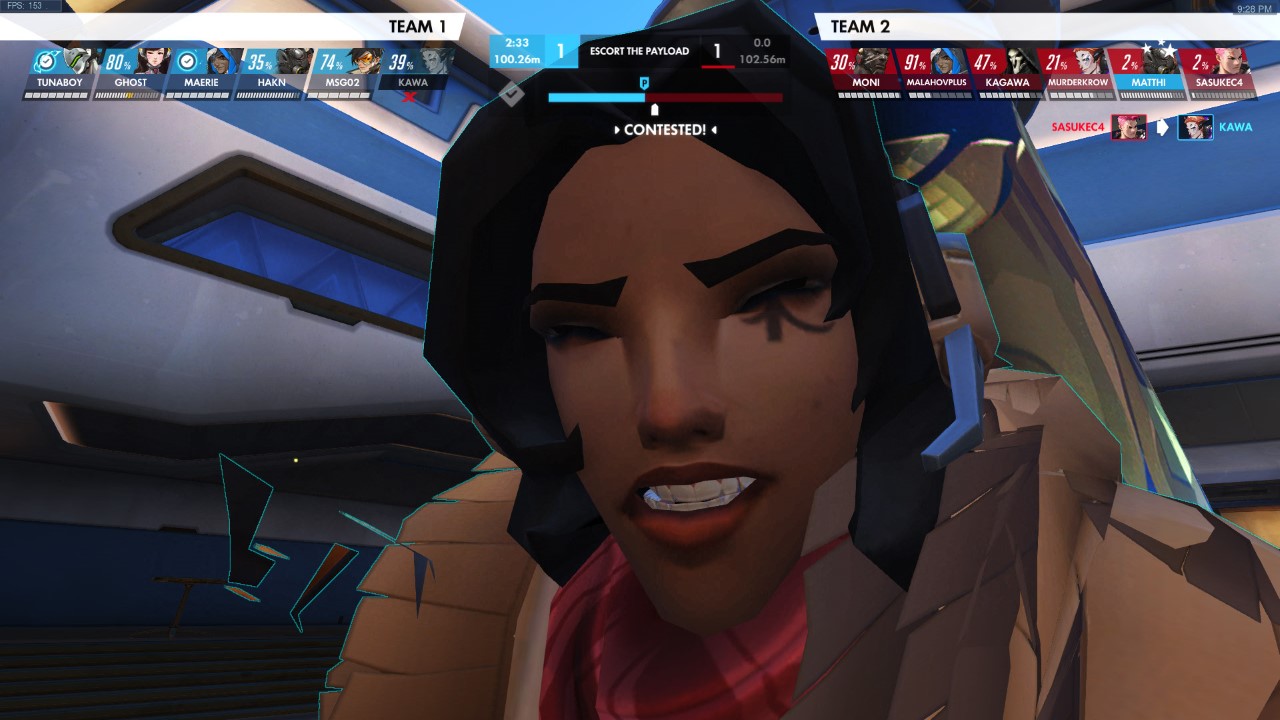The height and width of the screenshot is (720, 1280).
Task: Spectate SASUKEC4's Zarya player card
Action: pos(1219,72)
